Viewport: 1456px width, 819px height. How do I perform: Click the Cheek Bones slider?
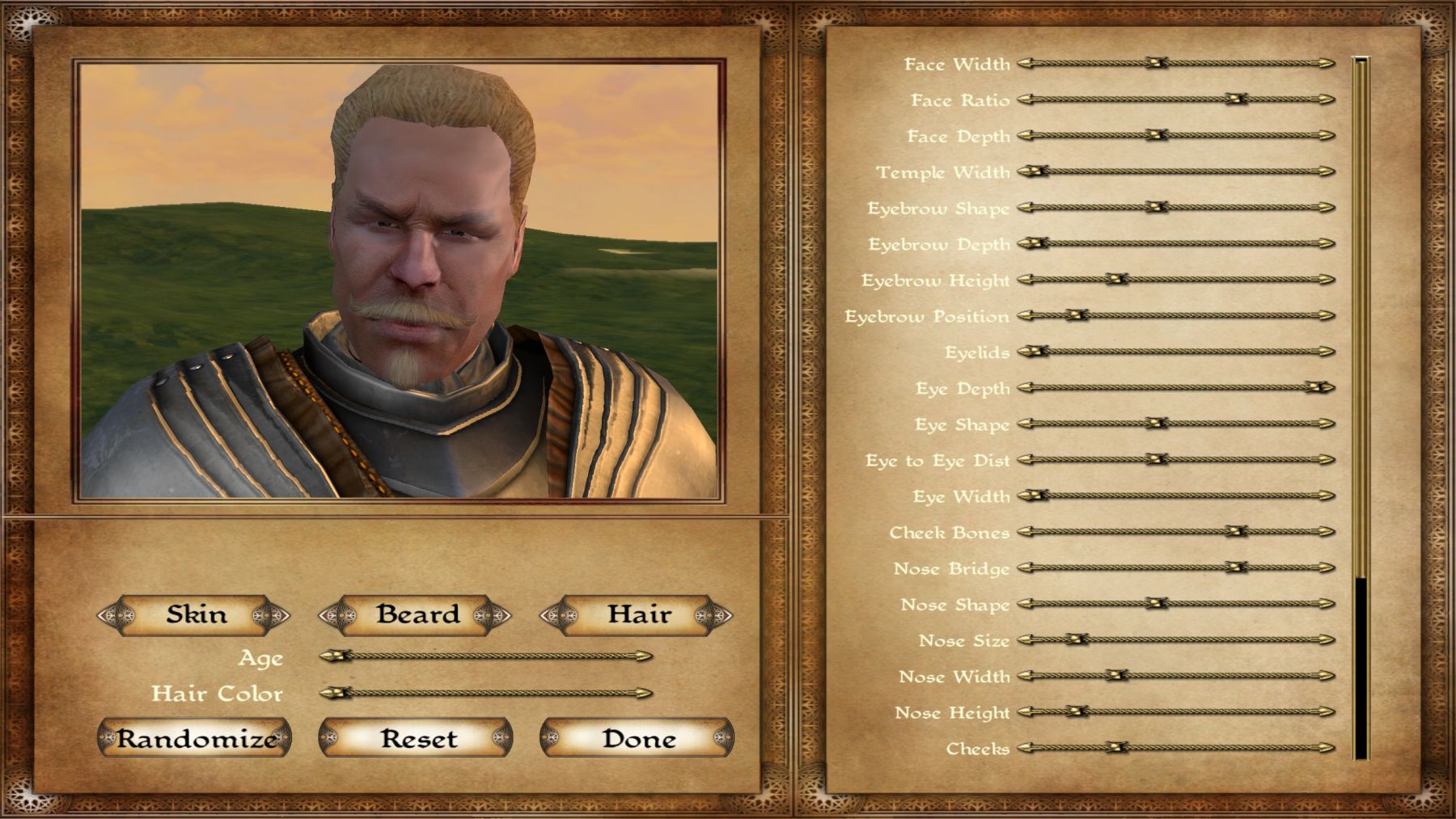(x=1175, y=532)
